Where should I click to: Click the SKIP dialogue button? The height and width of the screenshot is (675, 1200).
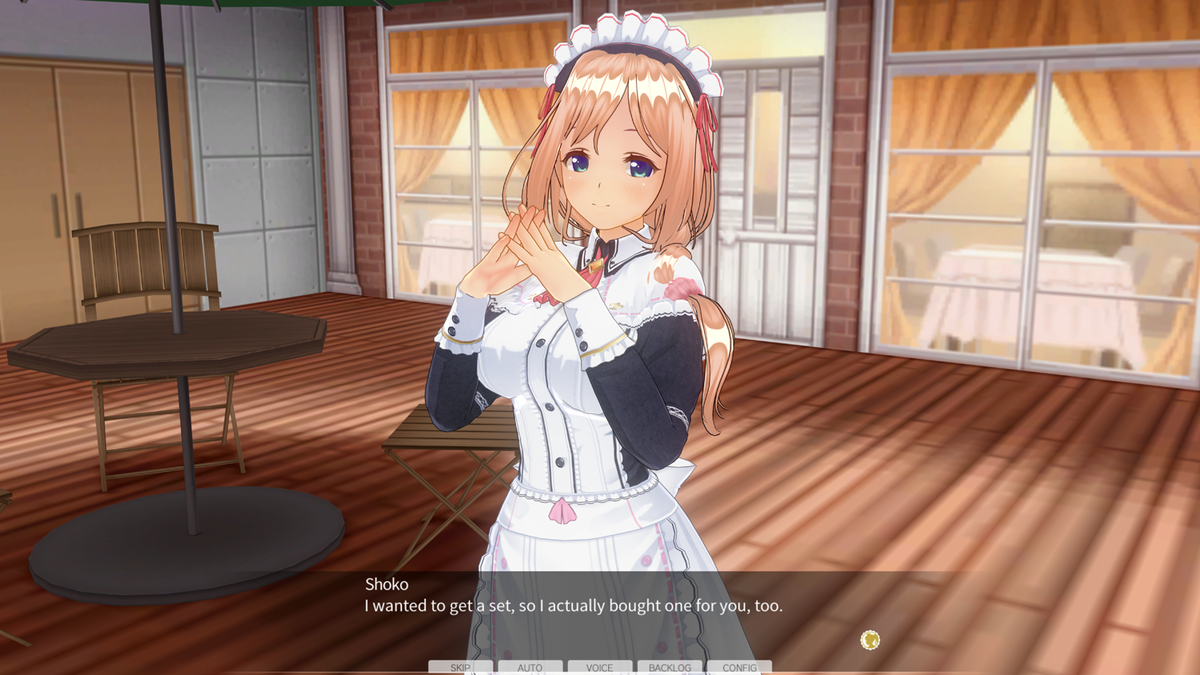(x=460, y=667)
